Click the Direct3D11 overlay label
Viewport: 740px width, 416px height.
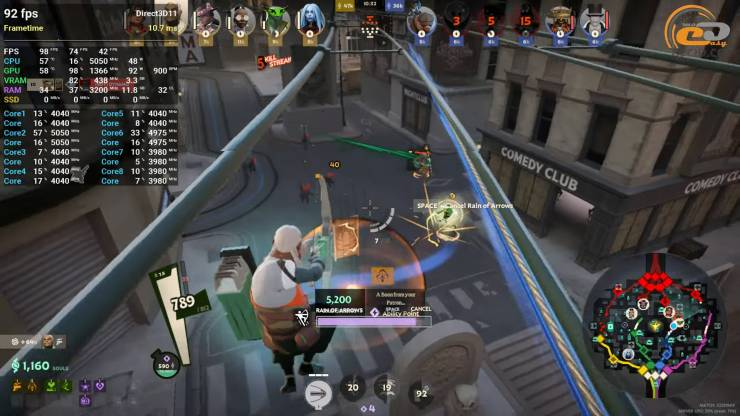[x=155, y=14]
